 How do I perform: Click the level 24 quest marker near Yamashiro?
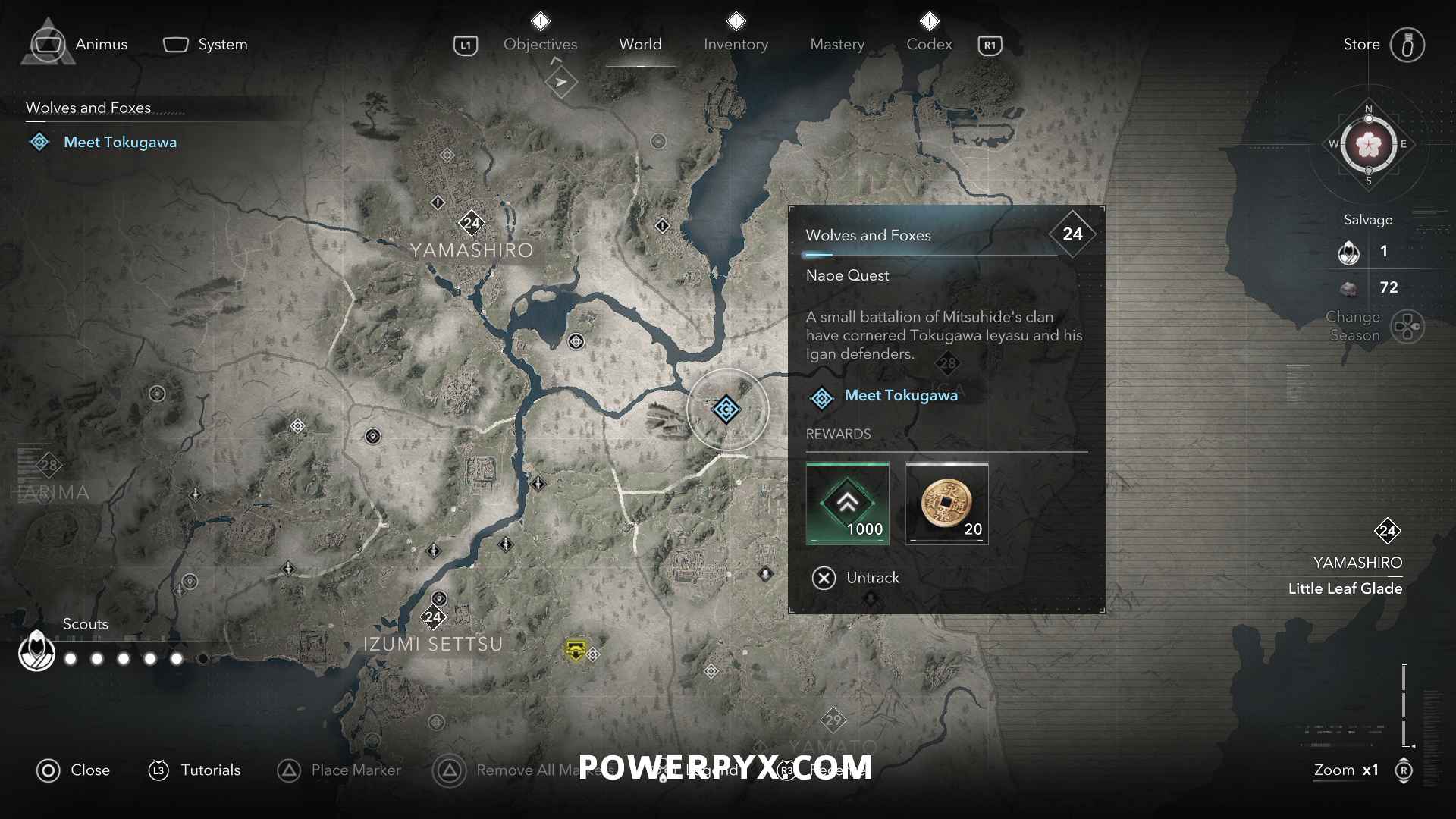tap(472, 222)
